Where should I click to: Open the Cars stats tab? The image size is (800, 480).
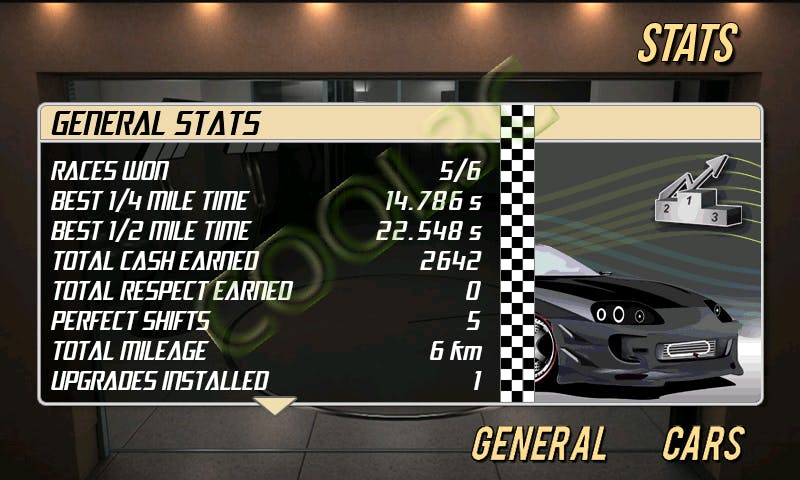pos(703,443)
